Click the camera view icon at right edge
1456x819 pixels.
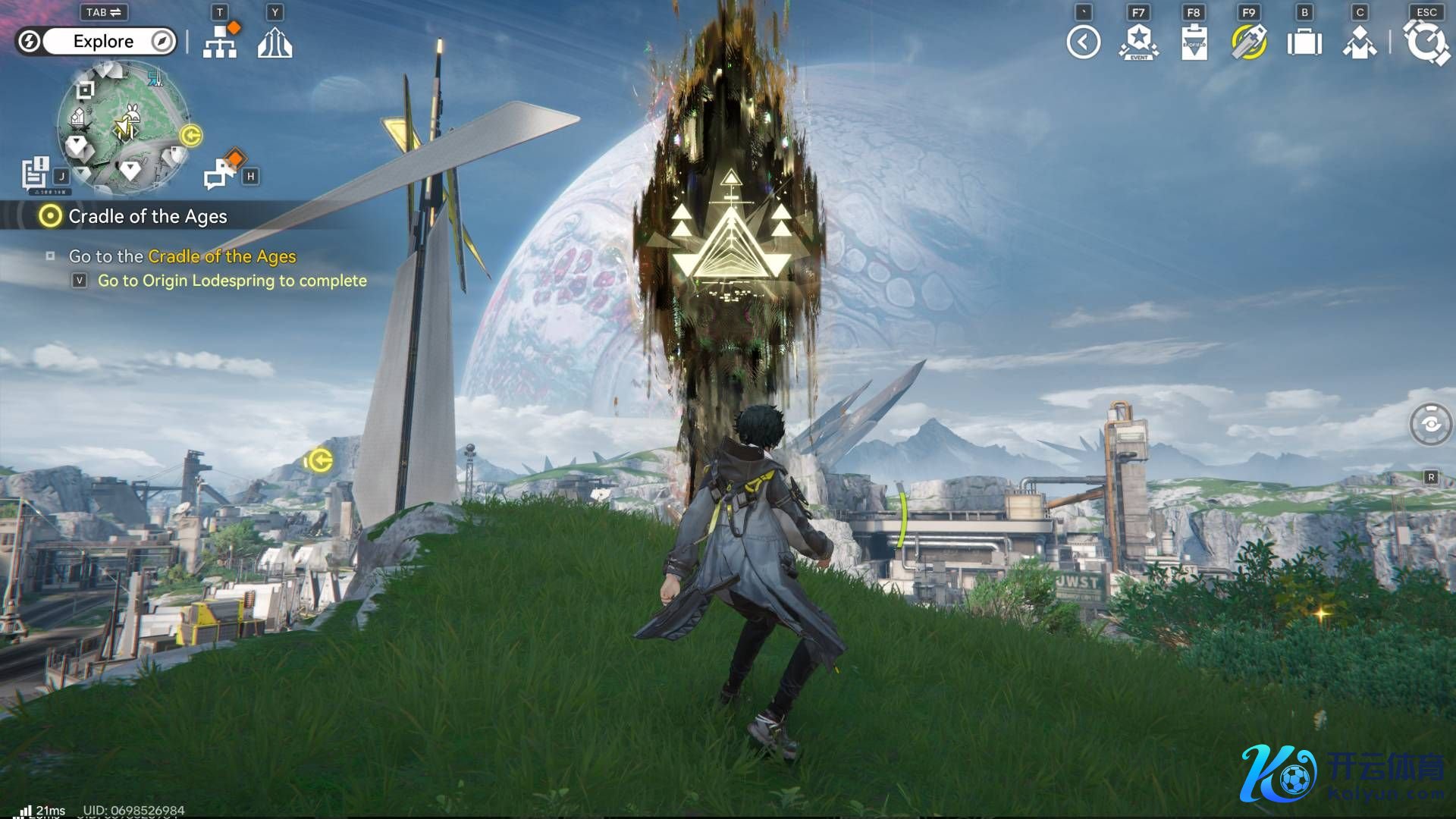pos(1430,424)
